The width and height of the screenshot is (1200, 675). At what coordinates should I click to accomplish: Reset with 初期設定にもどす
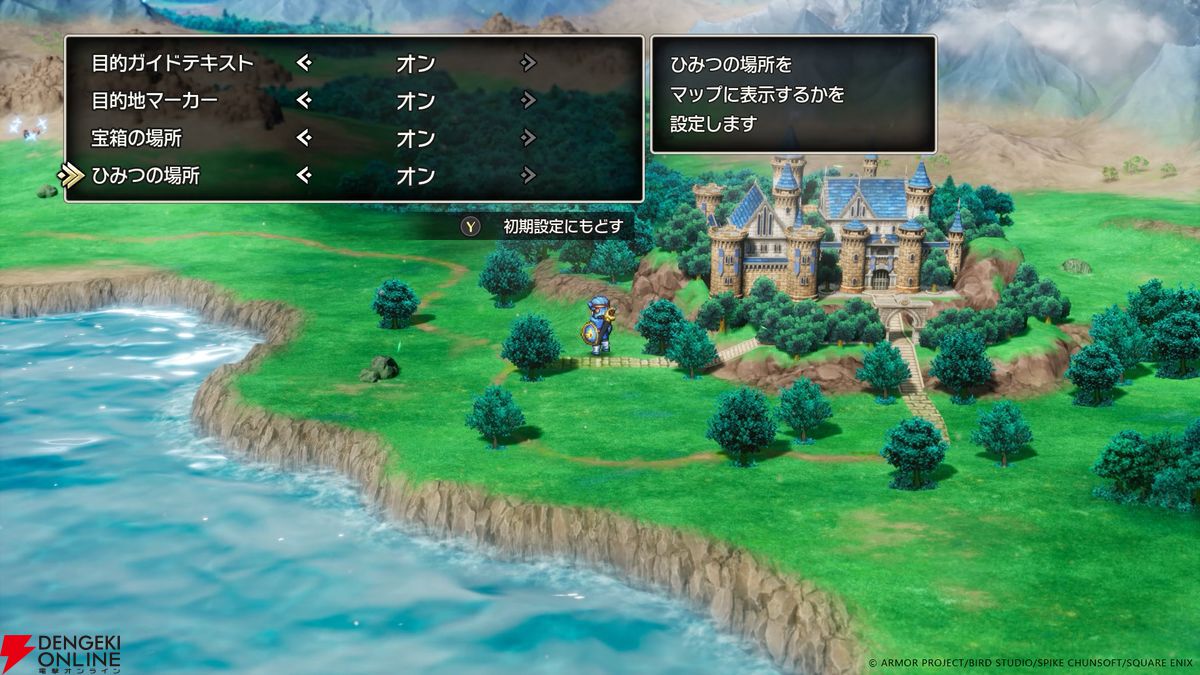(x=548, y=227)
